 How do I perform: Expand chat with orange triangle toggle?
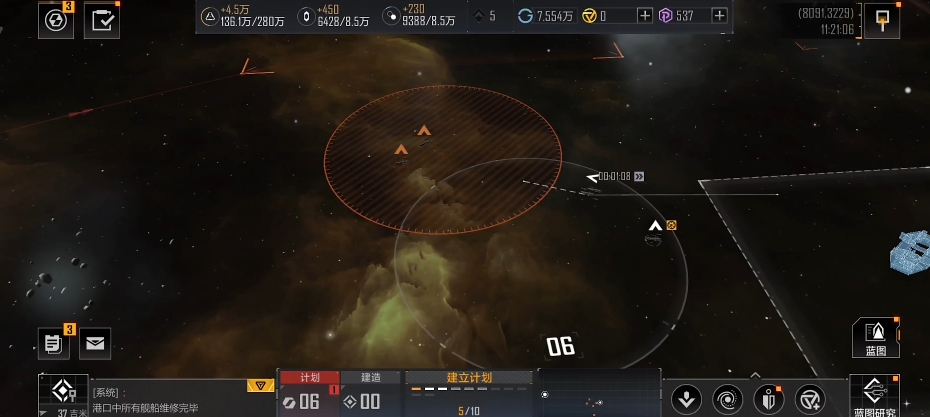[260, 385]
